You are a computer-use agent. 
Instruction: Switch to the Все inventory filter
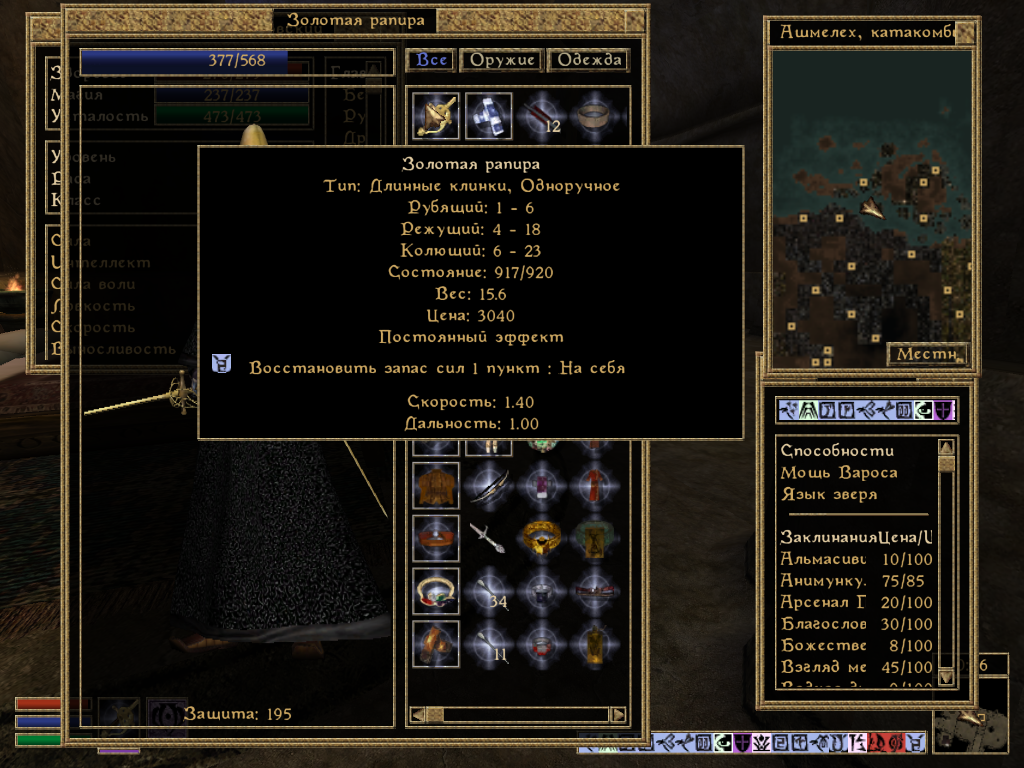point(432,60)
